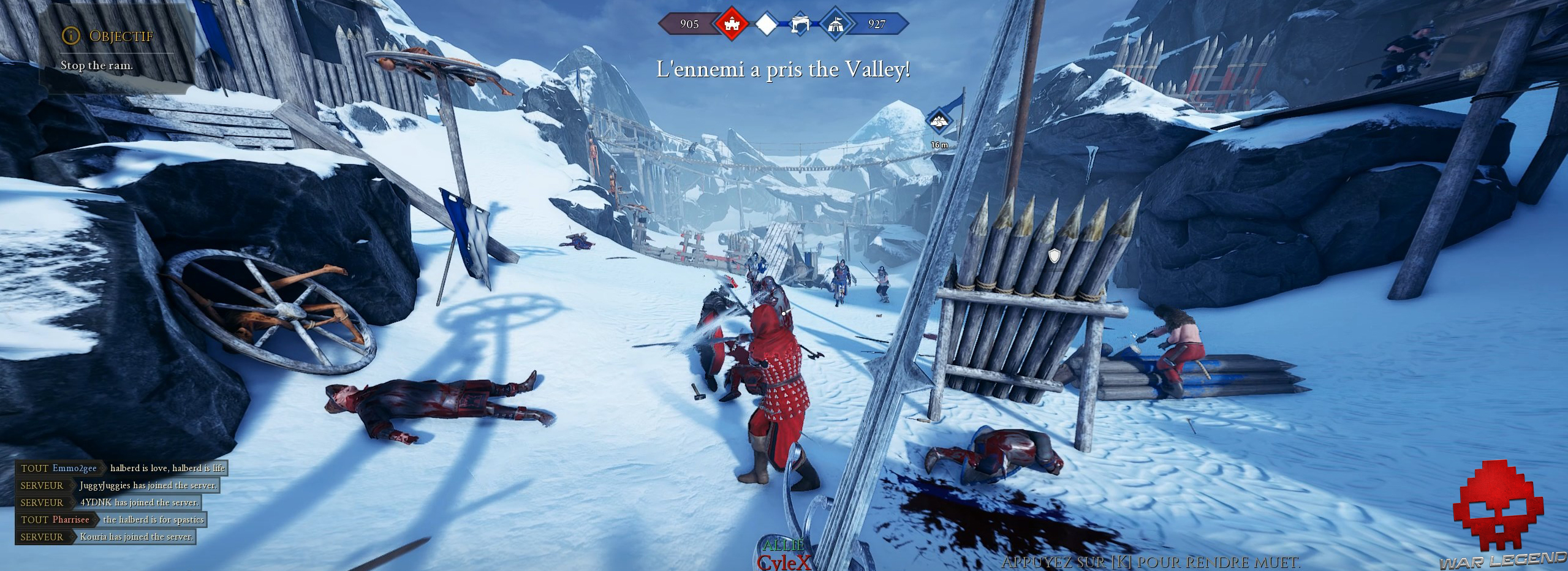Click the Objectif panel header

pos(121,35)
